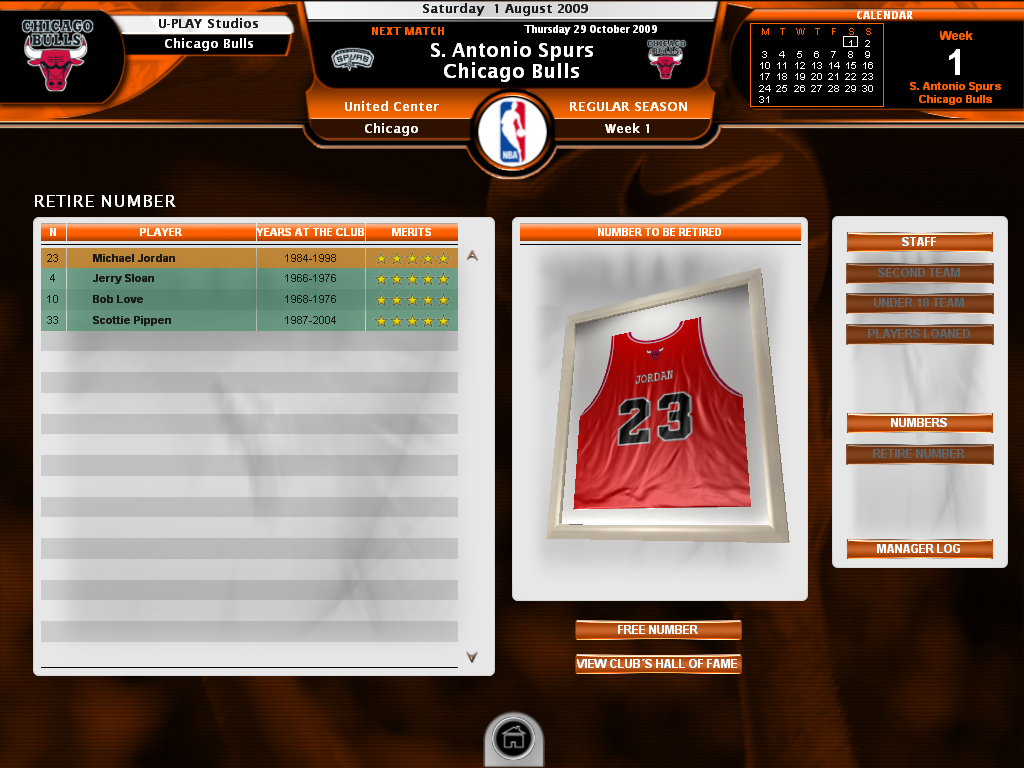Return to the home screen icon
Viewport: 1024px width, 768px height.
513,740
